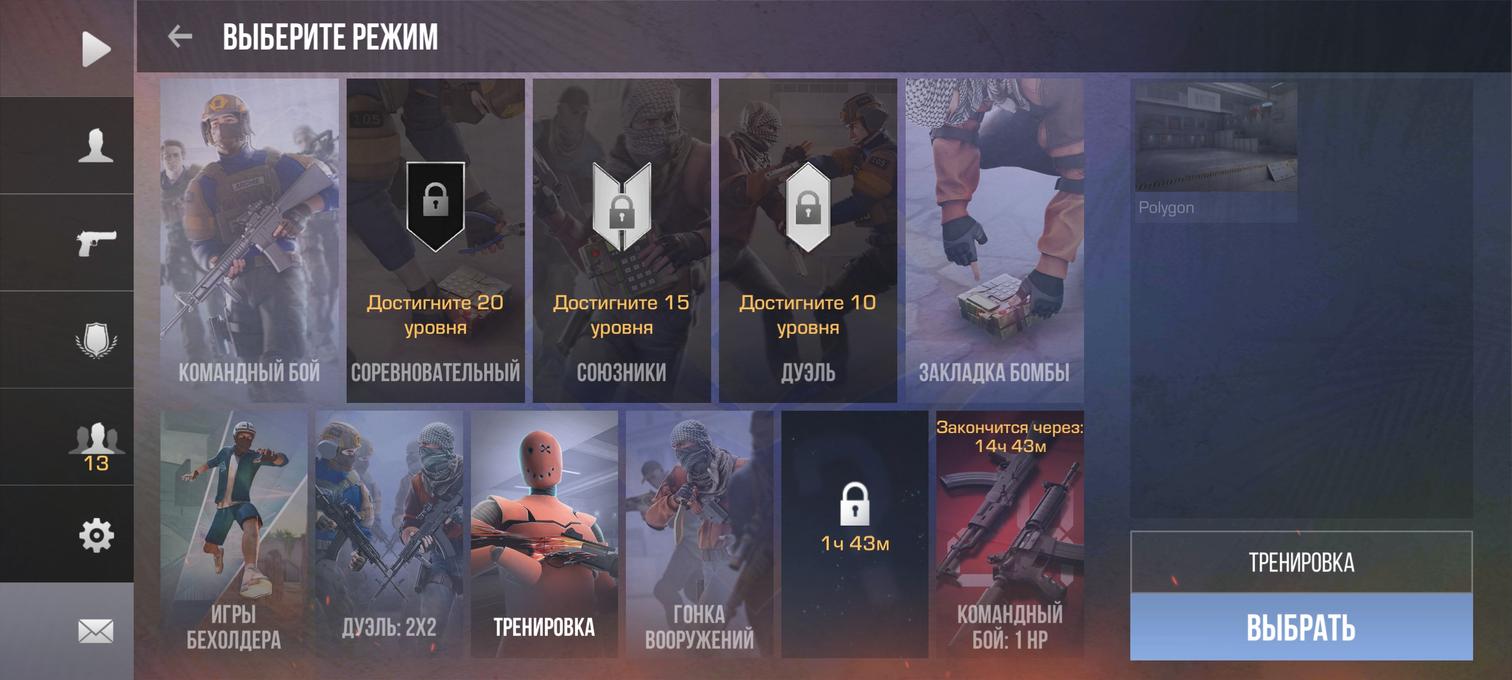Choose the locked Союзники mode
This screenshot has width=1512, height=680.
click(621, 240)
